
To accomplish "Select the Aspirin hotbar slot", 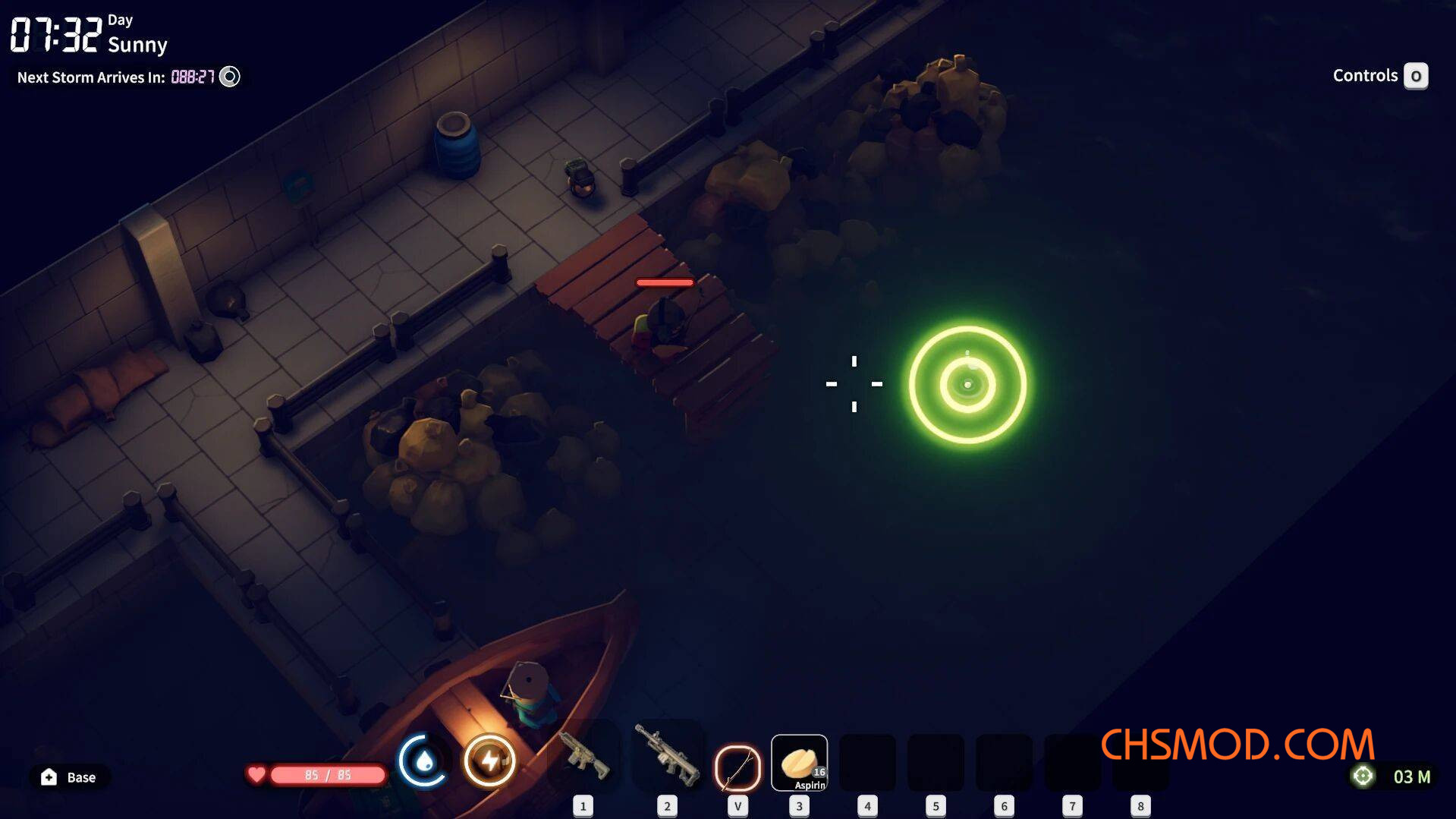I will coord(799,762).
